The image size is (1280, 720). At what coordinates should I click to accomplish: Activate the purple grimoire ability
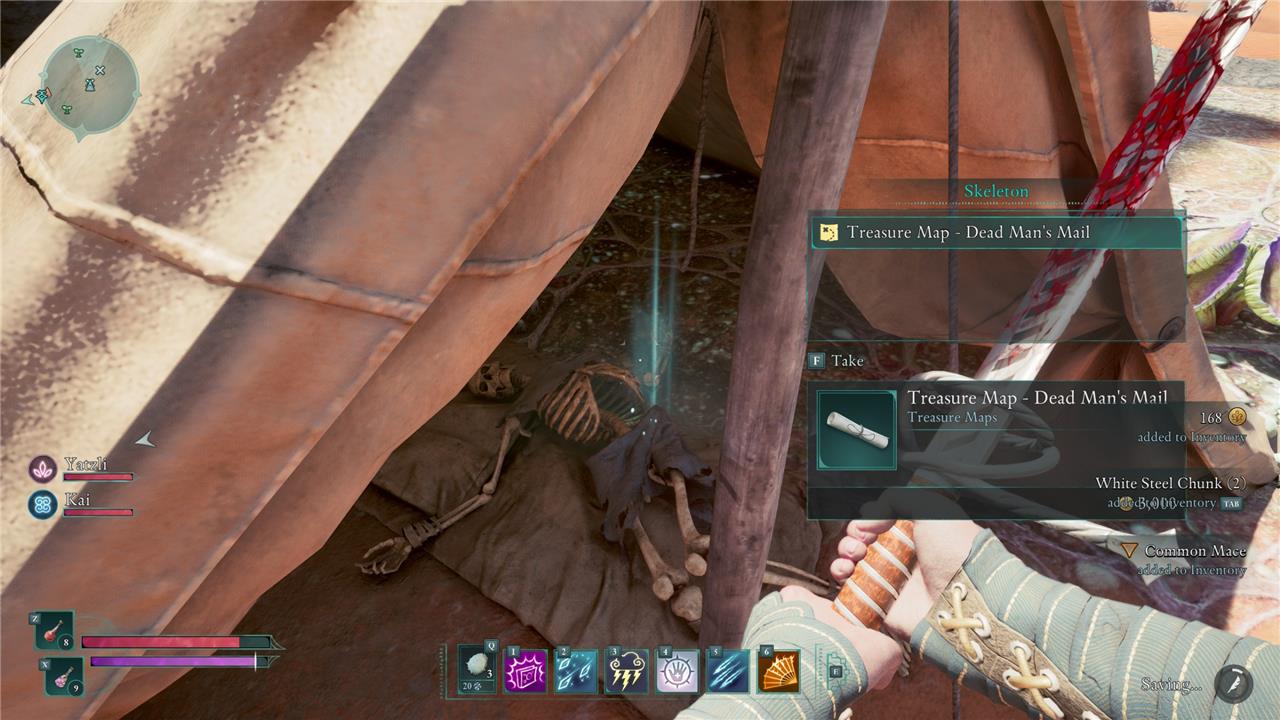526,671
